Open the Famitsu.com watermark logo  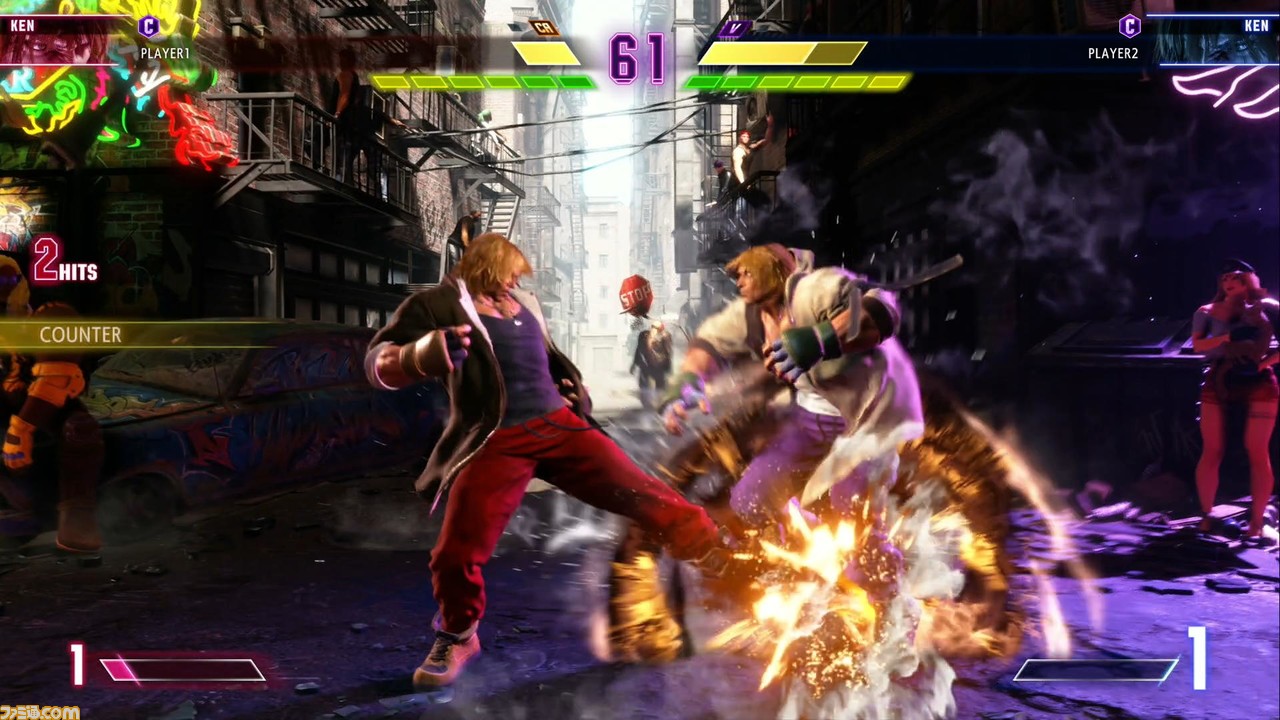coord(40,711)
